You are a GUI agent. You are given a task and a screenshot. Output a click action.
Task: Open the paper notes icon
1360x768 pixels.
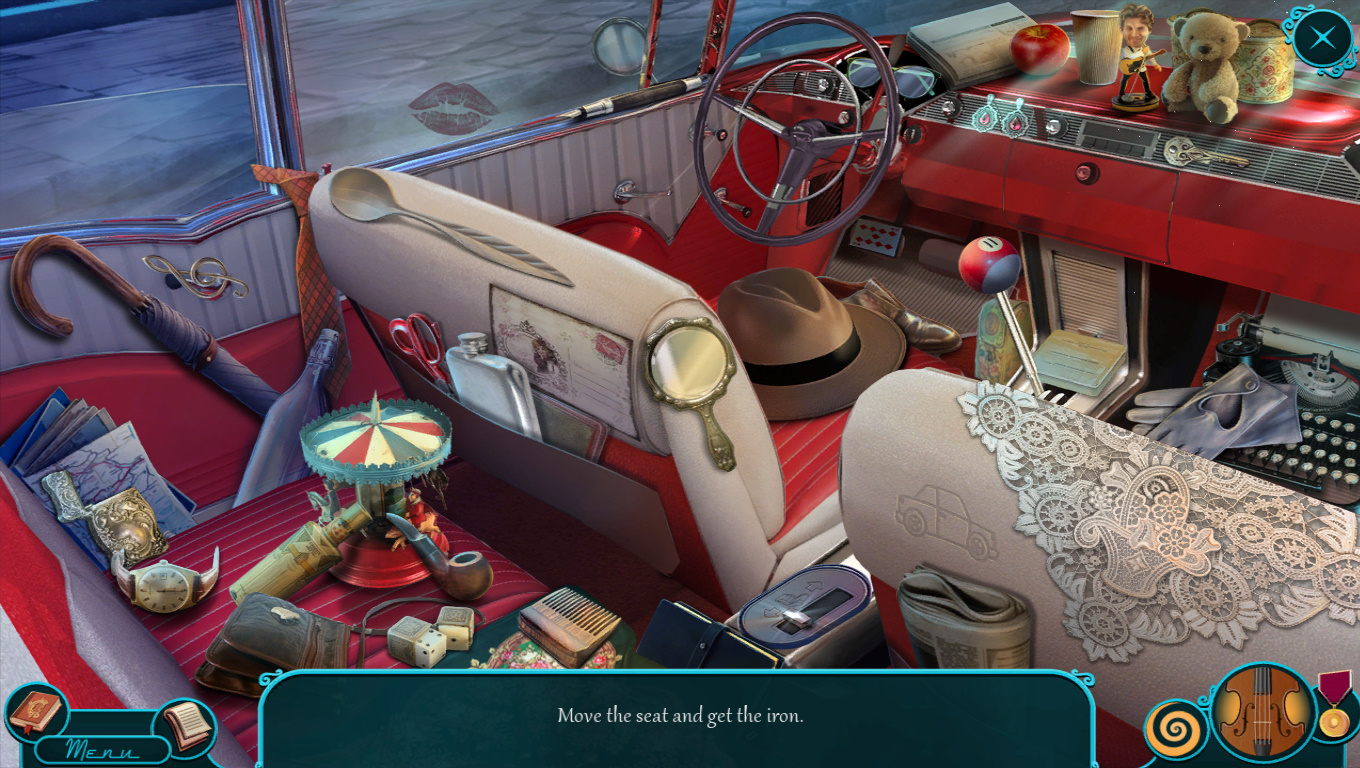point(186,725)
